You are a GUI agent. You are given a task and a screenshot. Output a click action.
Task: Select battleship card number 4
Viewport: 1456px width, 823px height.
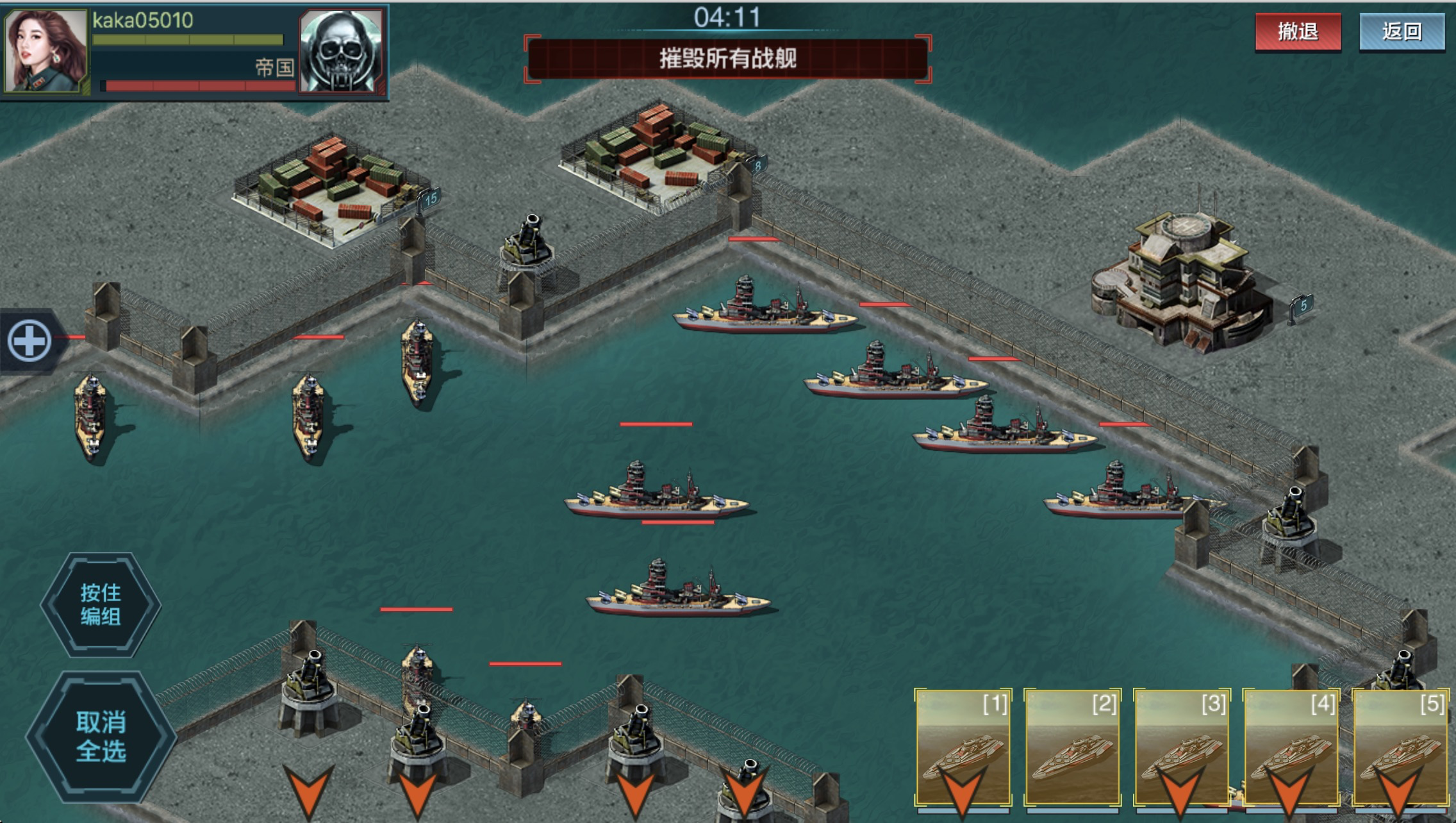(1291, 747)
